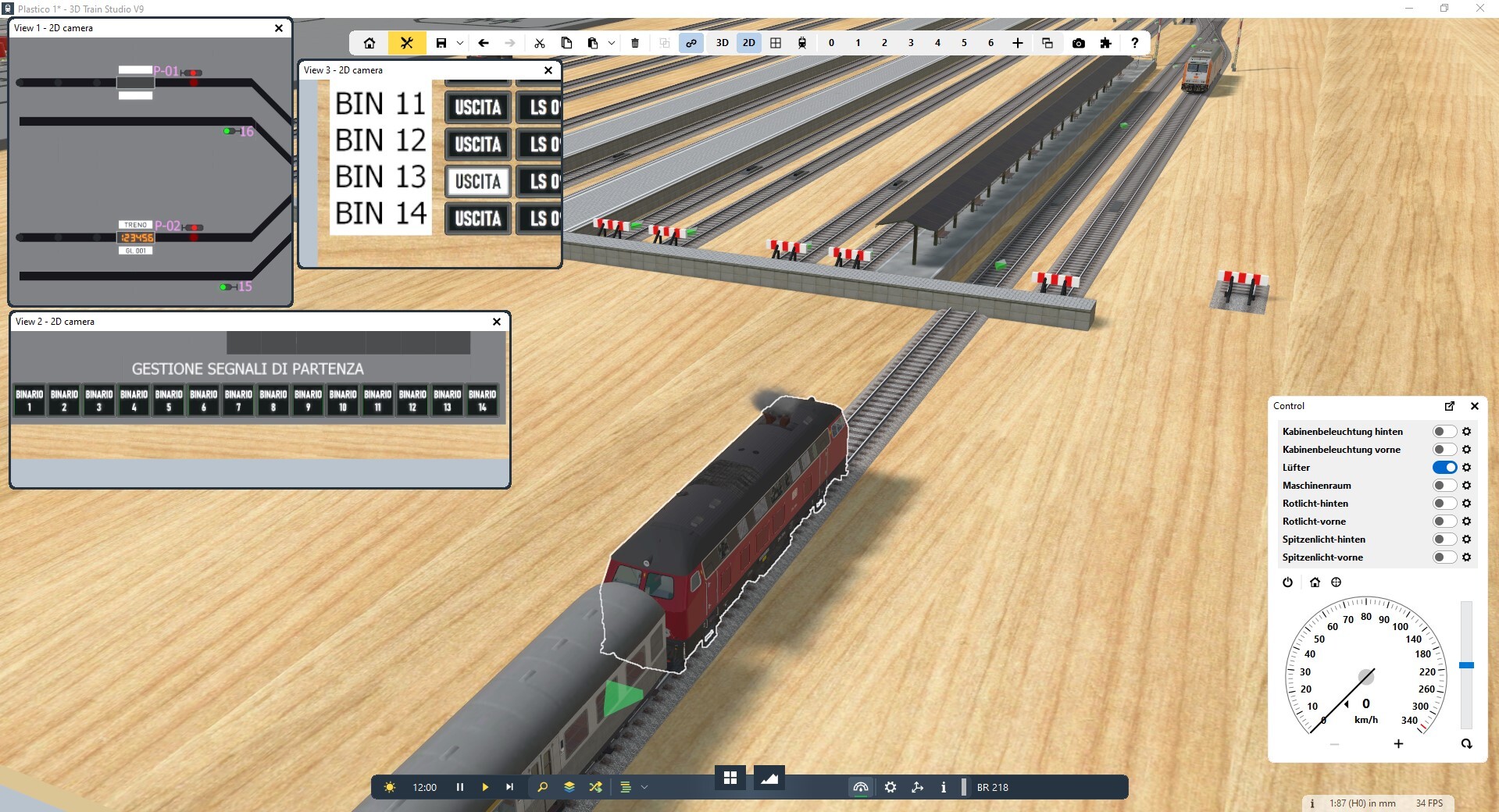1499x812 pixels.
Task: Open settings gear for Maschinenraum
Action: tap(1467, 486)
